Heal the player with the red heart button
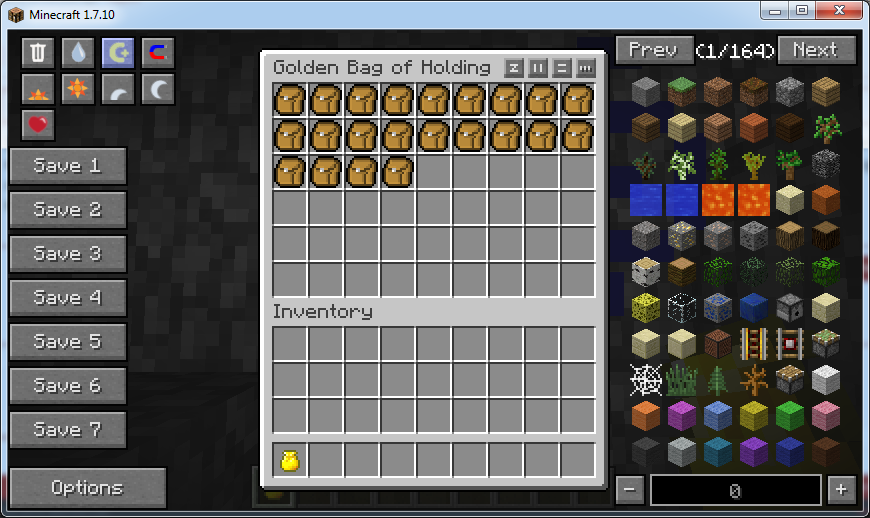This screenshot has width=870, height=518. [x=38, y=125]
